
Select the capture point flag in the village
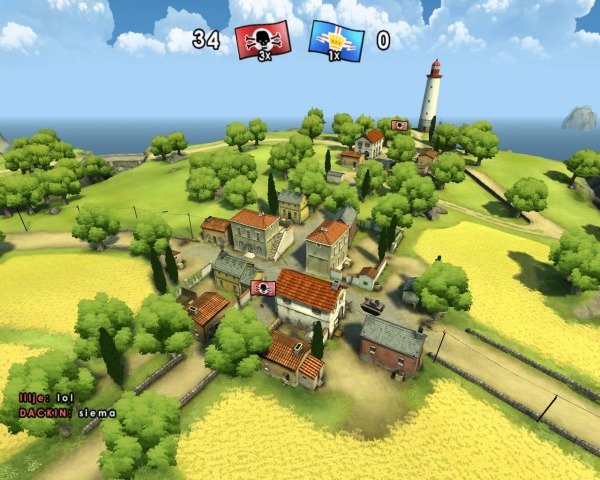[264, 288]
